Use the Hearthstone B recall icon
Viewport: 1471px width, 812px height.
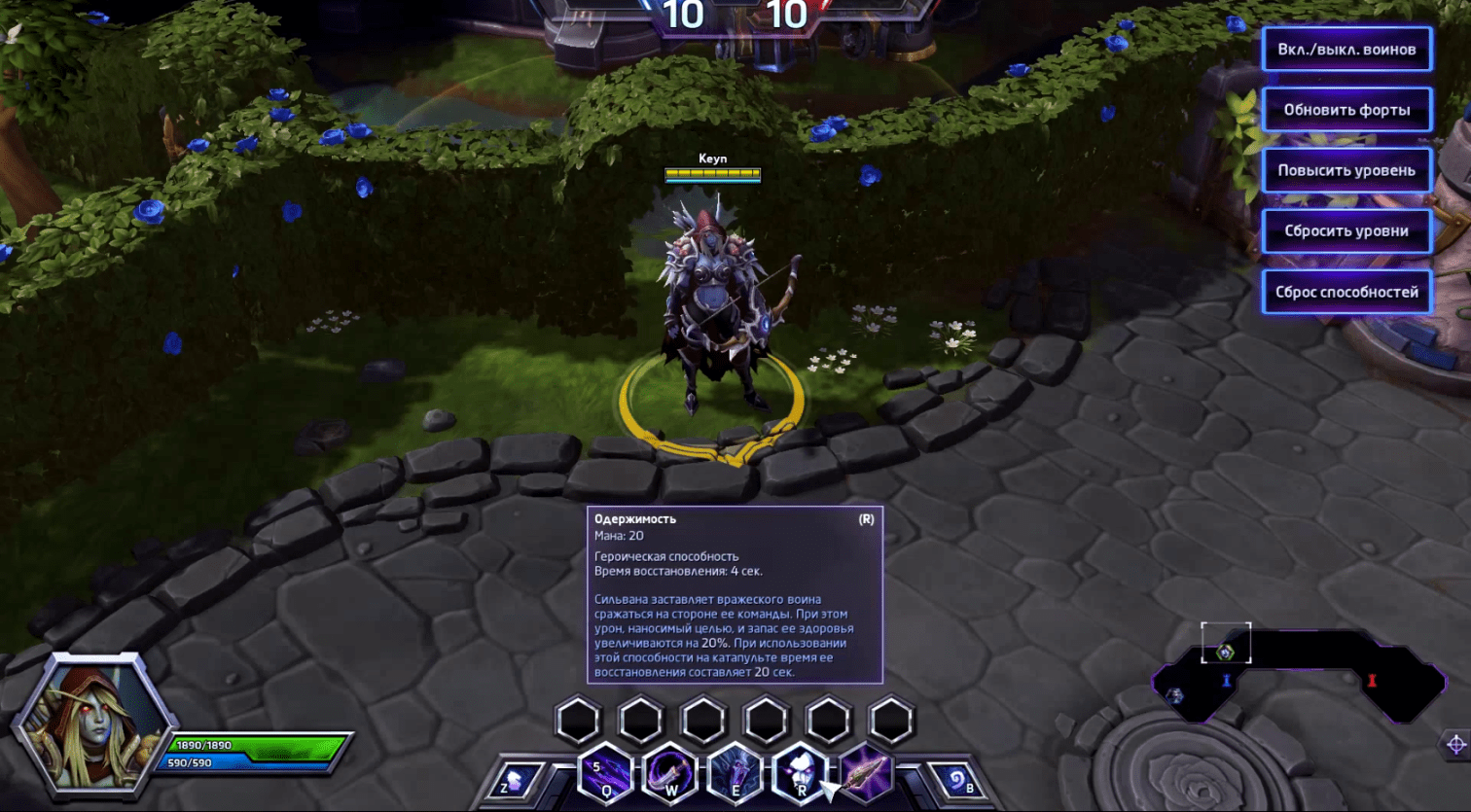click(x=957, y=780)
